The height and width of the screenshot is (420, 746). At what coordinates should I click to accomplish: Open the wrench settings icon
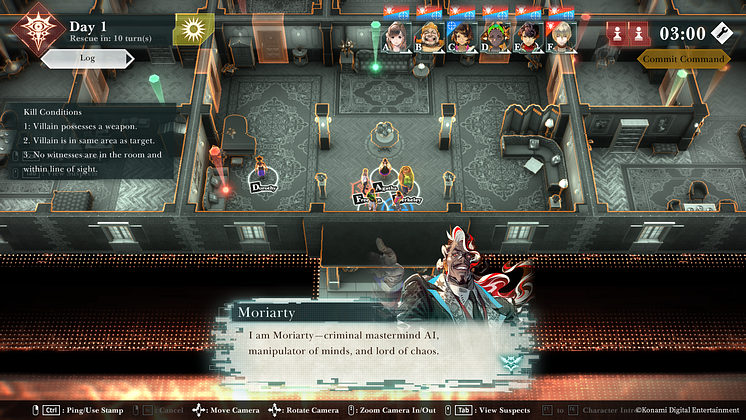point(723,32)
